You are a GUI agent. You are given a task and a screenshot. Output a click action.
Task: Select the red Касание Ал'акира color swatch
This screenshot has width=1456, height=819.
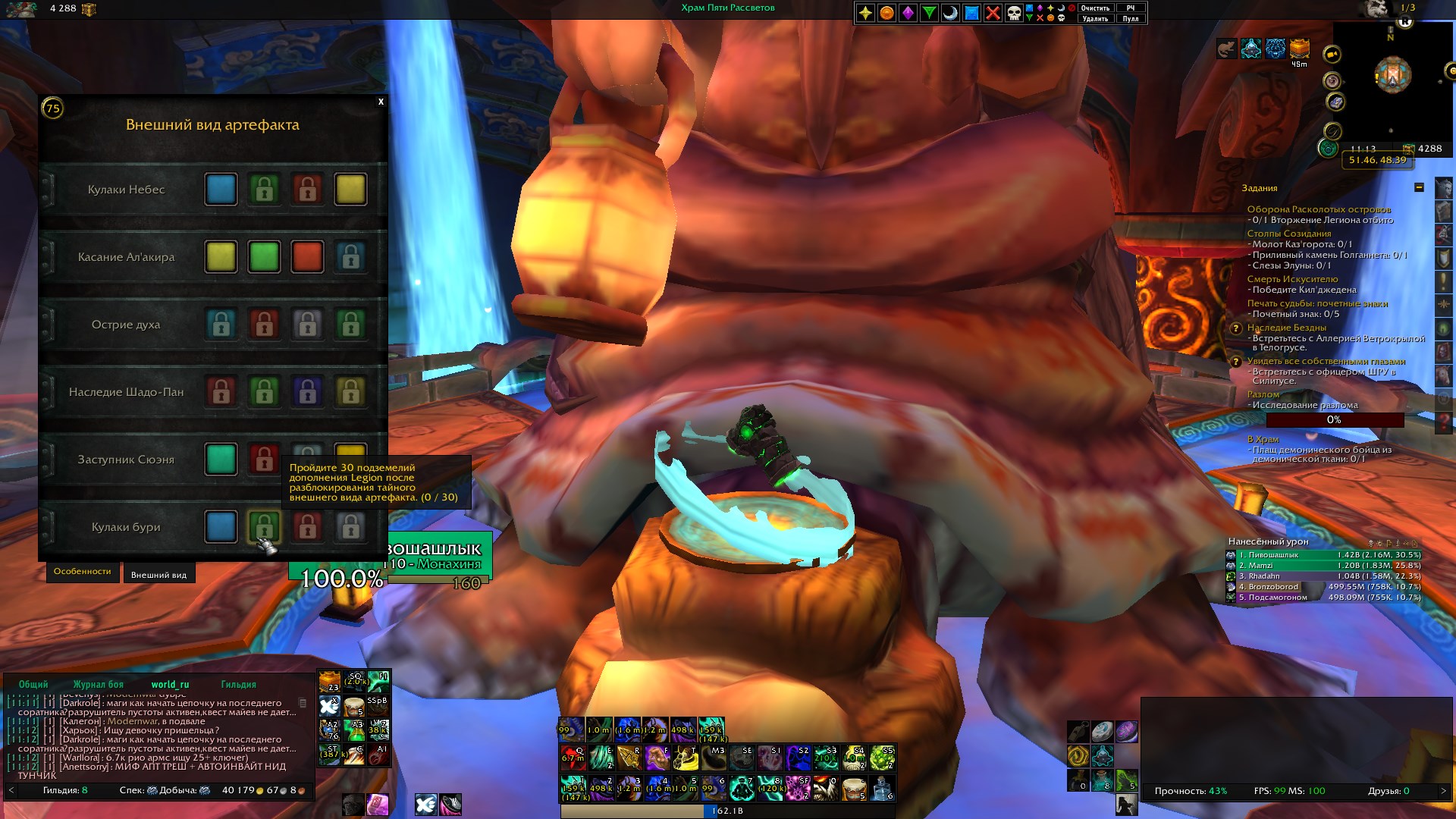[x=307, y=257]
